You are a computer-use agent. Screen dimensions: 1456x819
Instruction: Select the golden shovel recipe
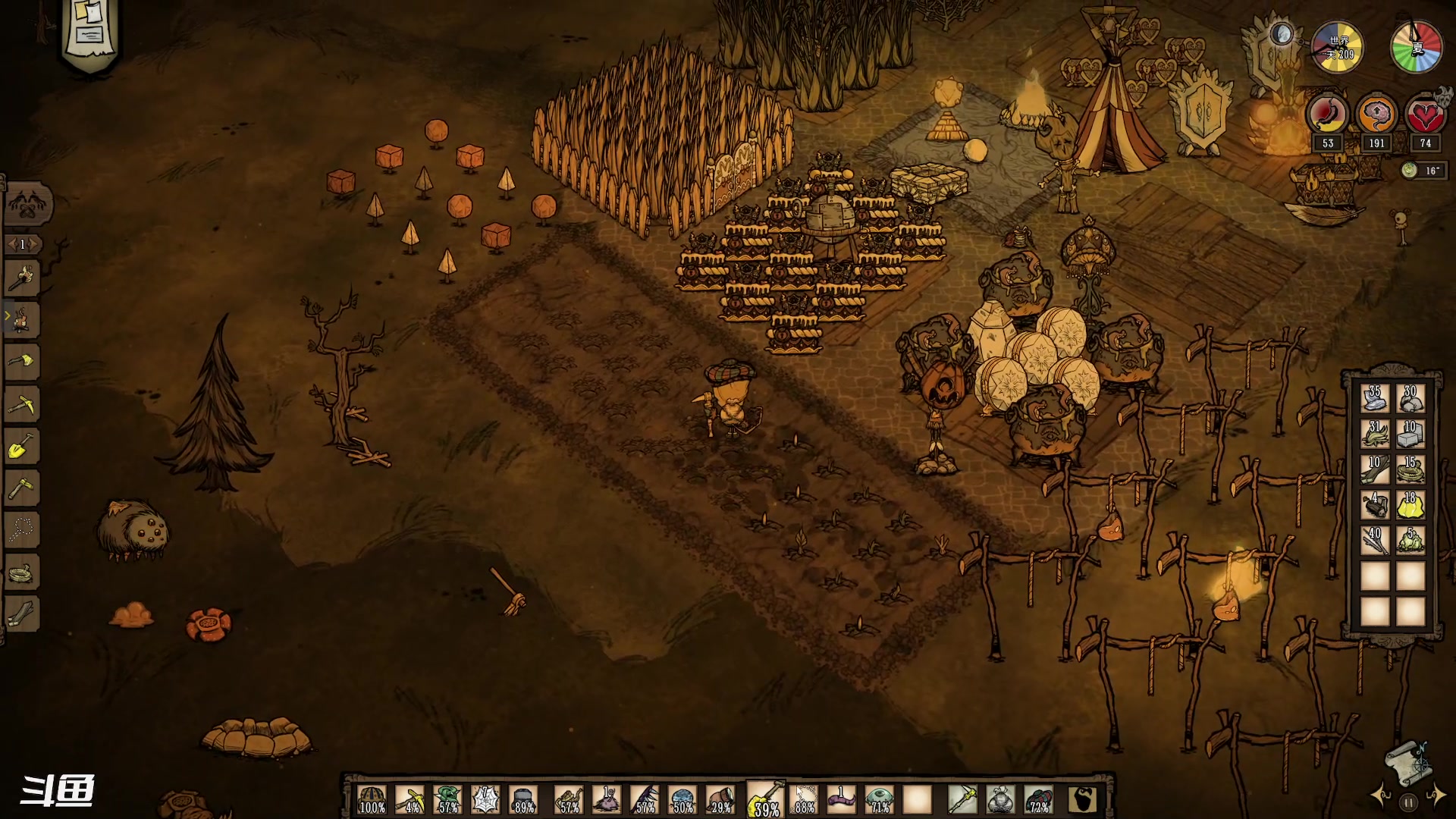[22, 446]
